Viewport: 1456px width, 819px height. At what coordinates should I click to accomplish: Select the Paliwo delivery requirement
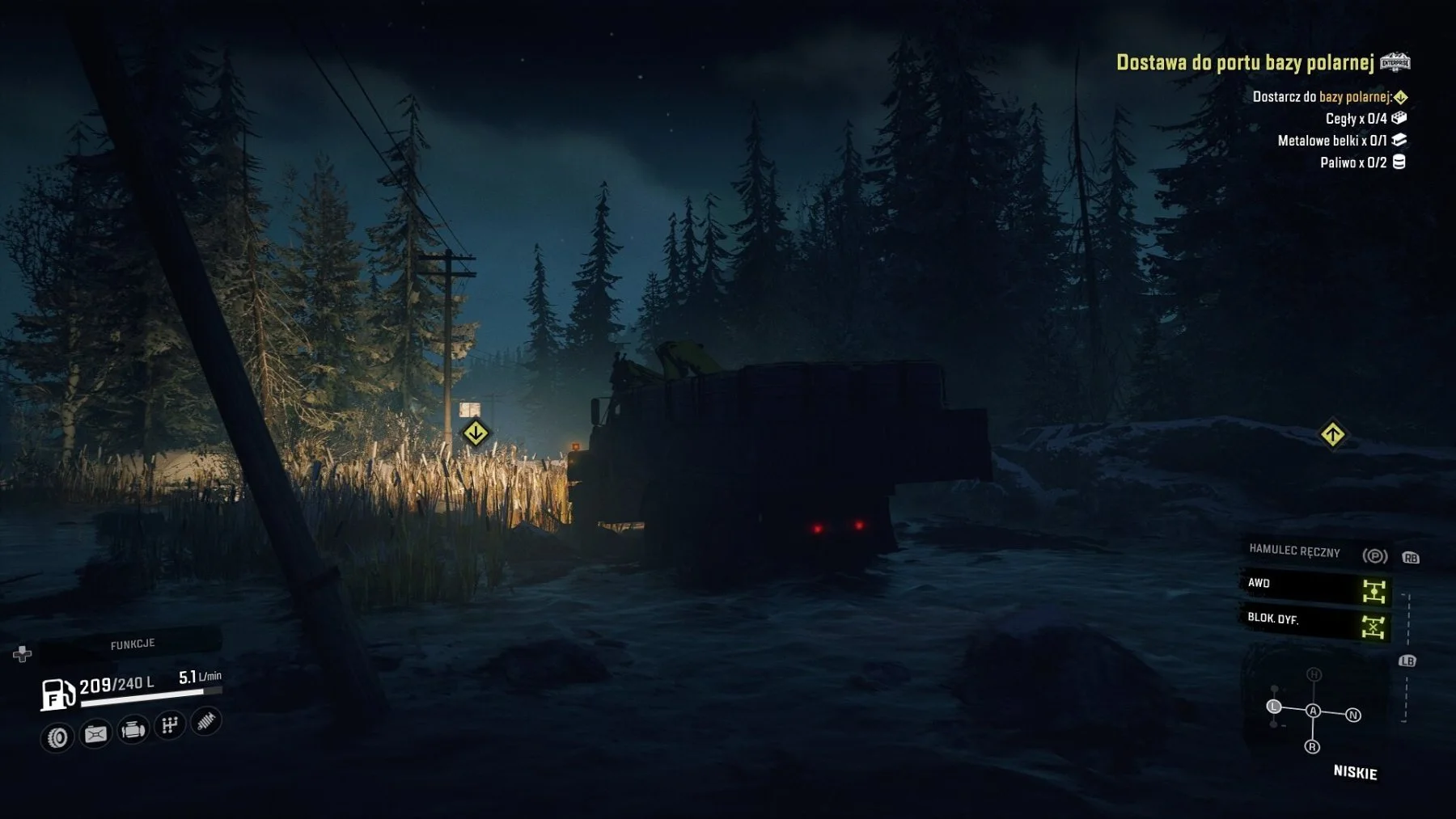point(1353,163)
